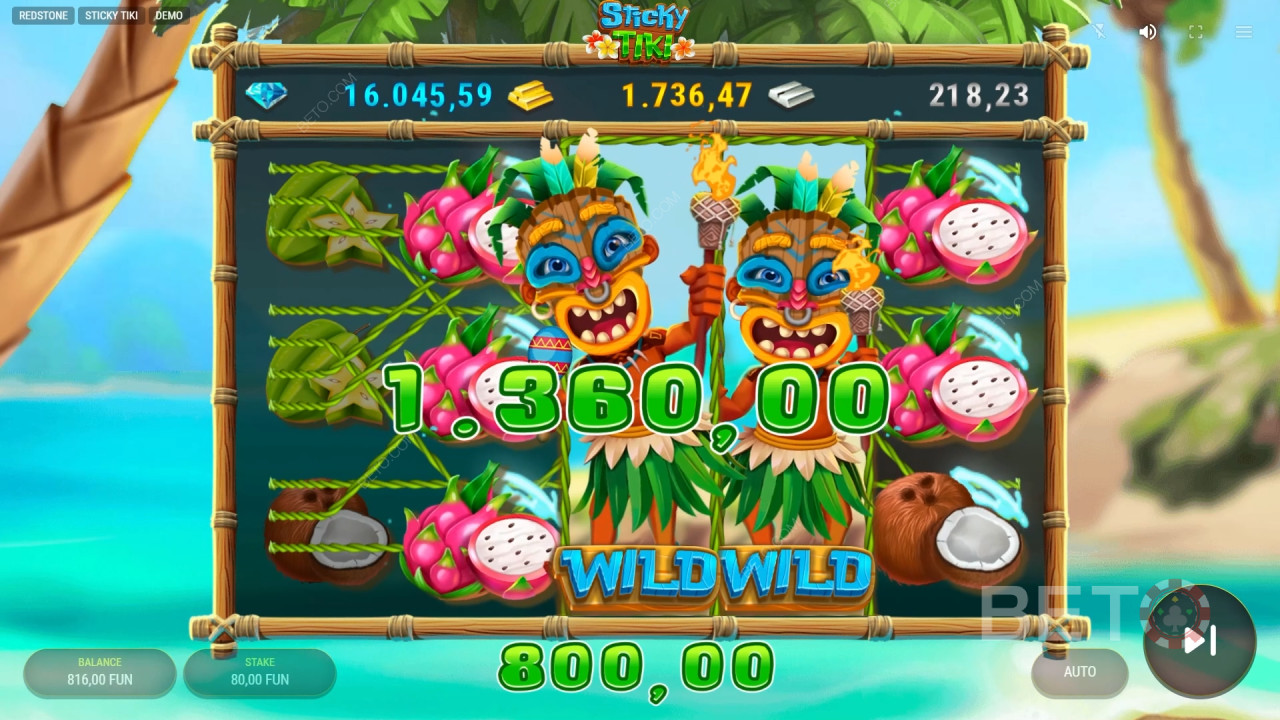Toggle turbo spin with the lightning icon
This screenshot has height=720, width=1280.
tap(1100, 31)
